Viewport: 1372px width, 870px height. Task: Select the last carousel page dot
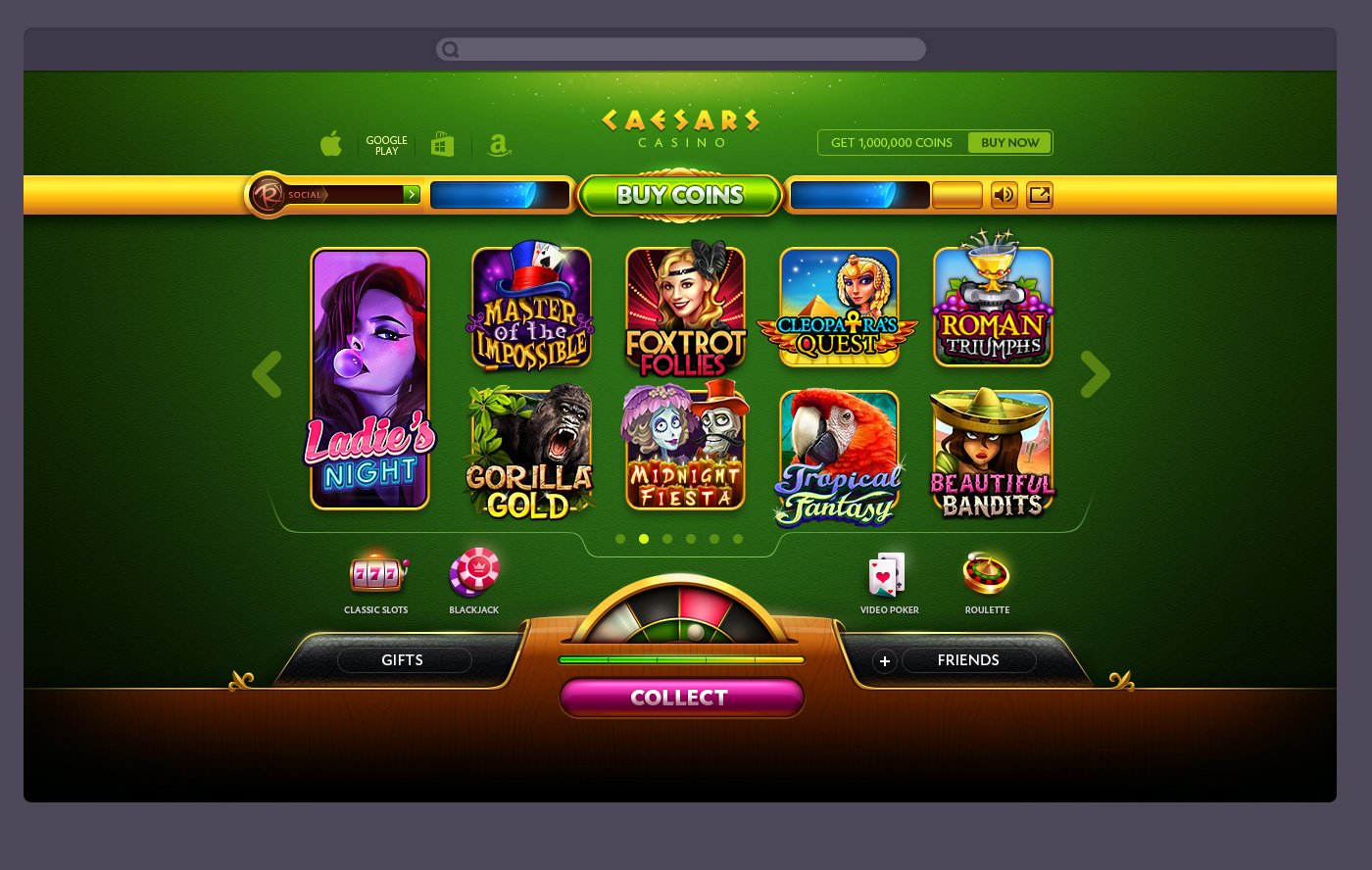pos(738,539)
